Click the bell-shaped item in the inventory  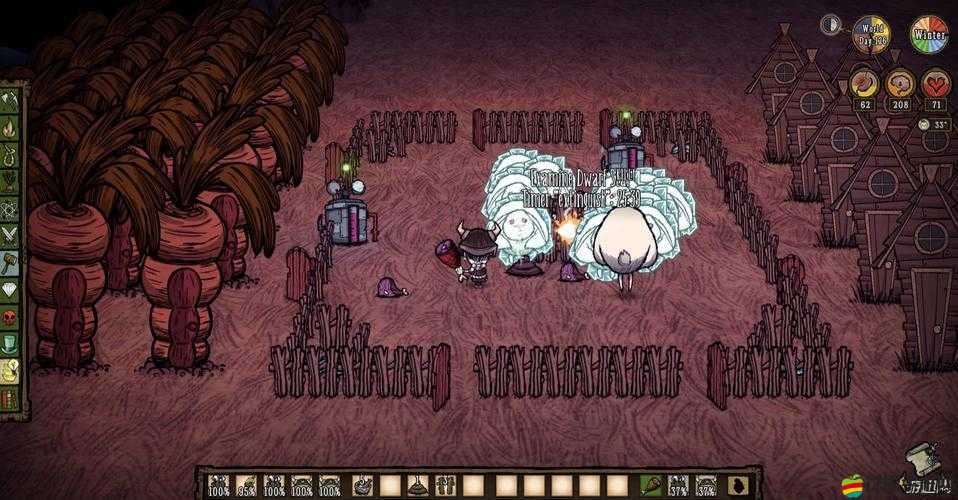417,485
